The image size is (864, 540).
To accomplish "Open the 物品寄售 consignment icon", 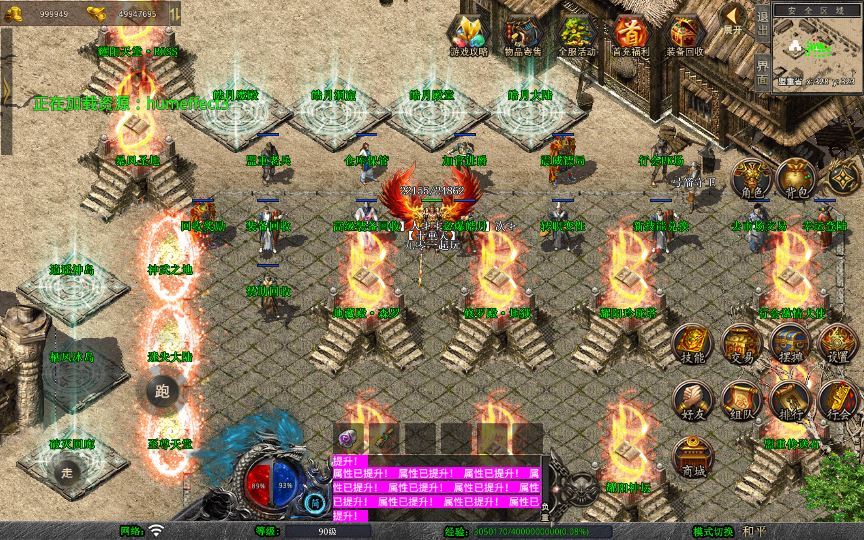I will 522,33.
